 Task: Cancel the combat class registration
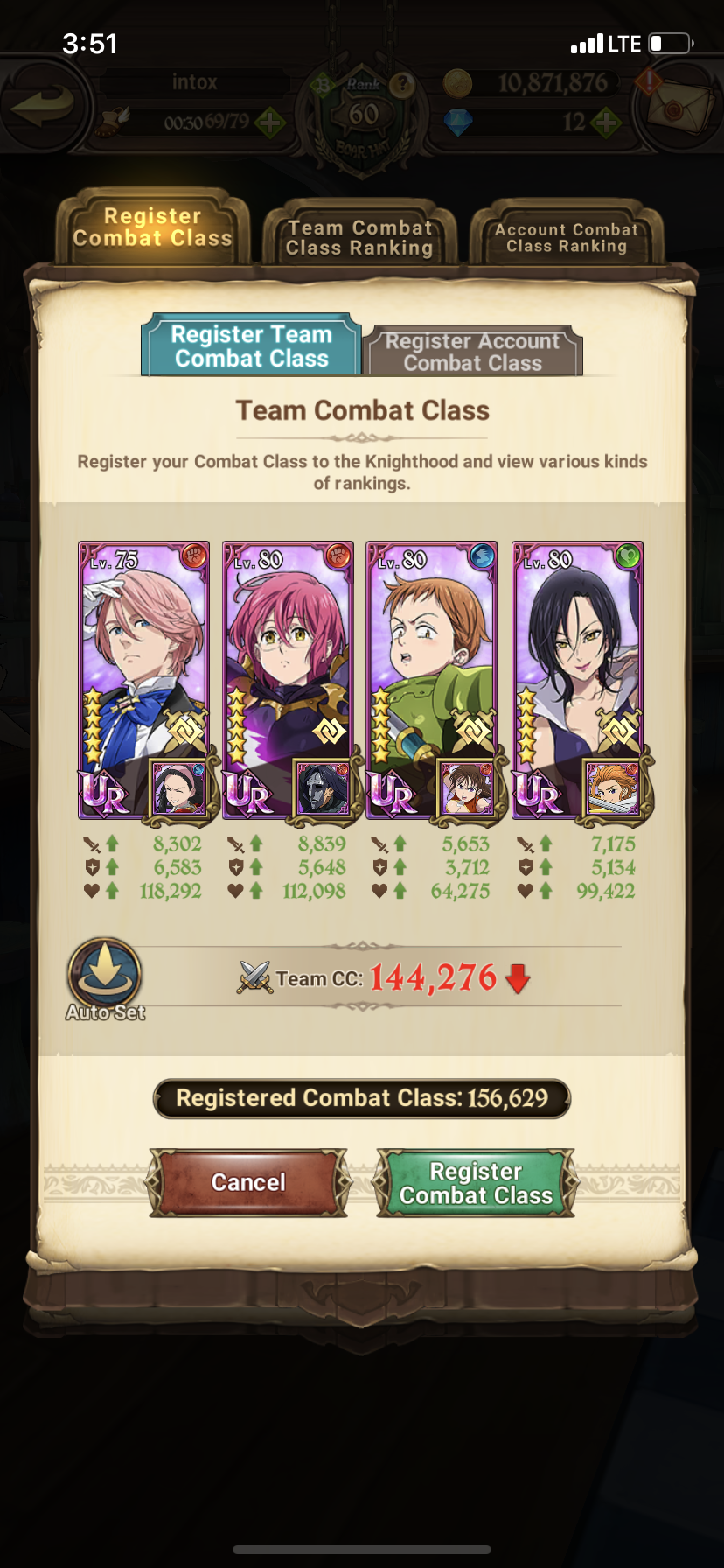[x=248, y=1182]
